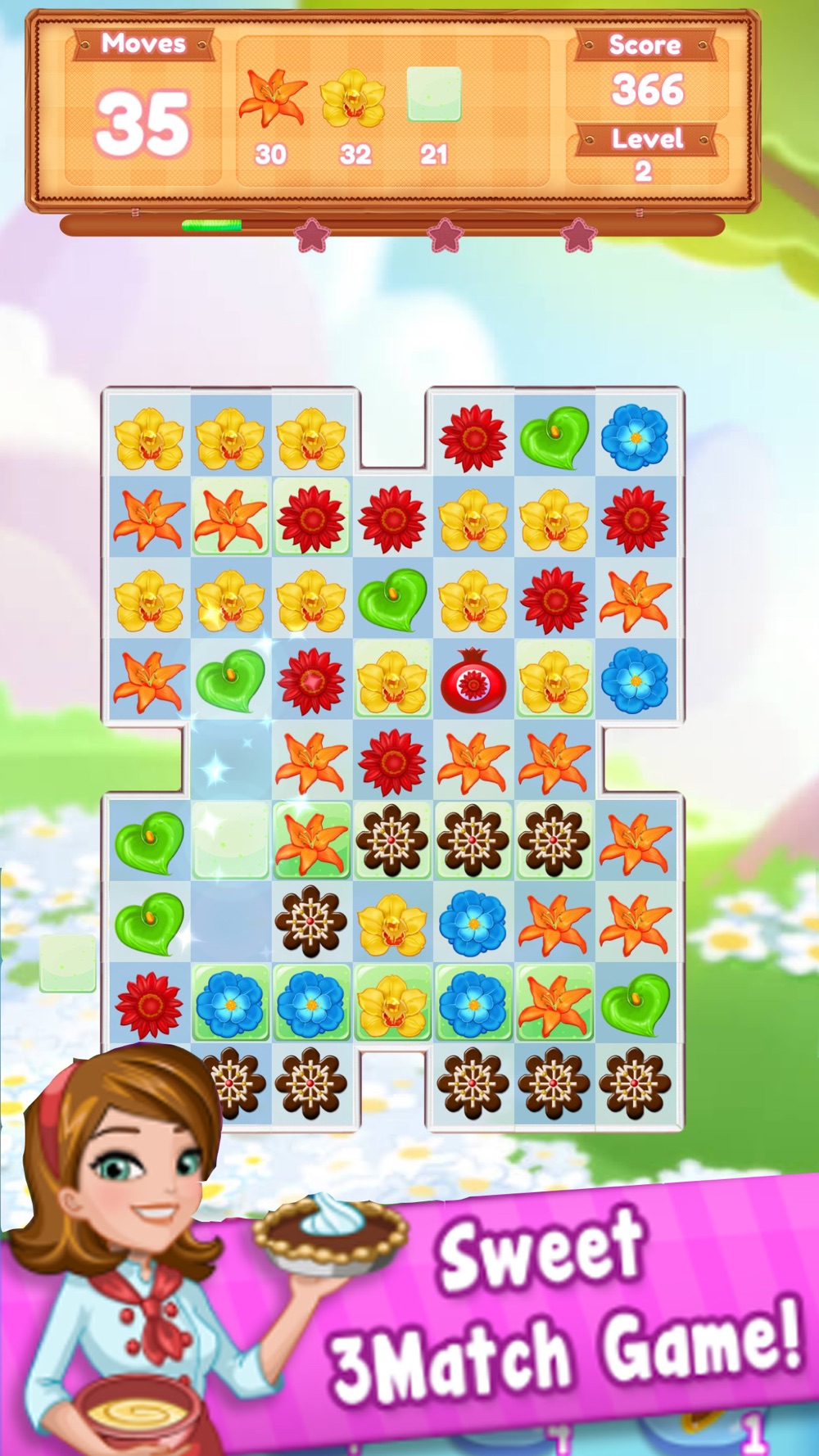Tap the yellow orchid flanked by blue flowers

click(x=392, y=1004)
